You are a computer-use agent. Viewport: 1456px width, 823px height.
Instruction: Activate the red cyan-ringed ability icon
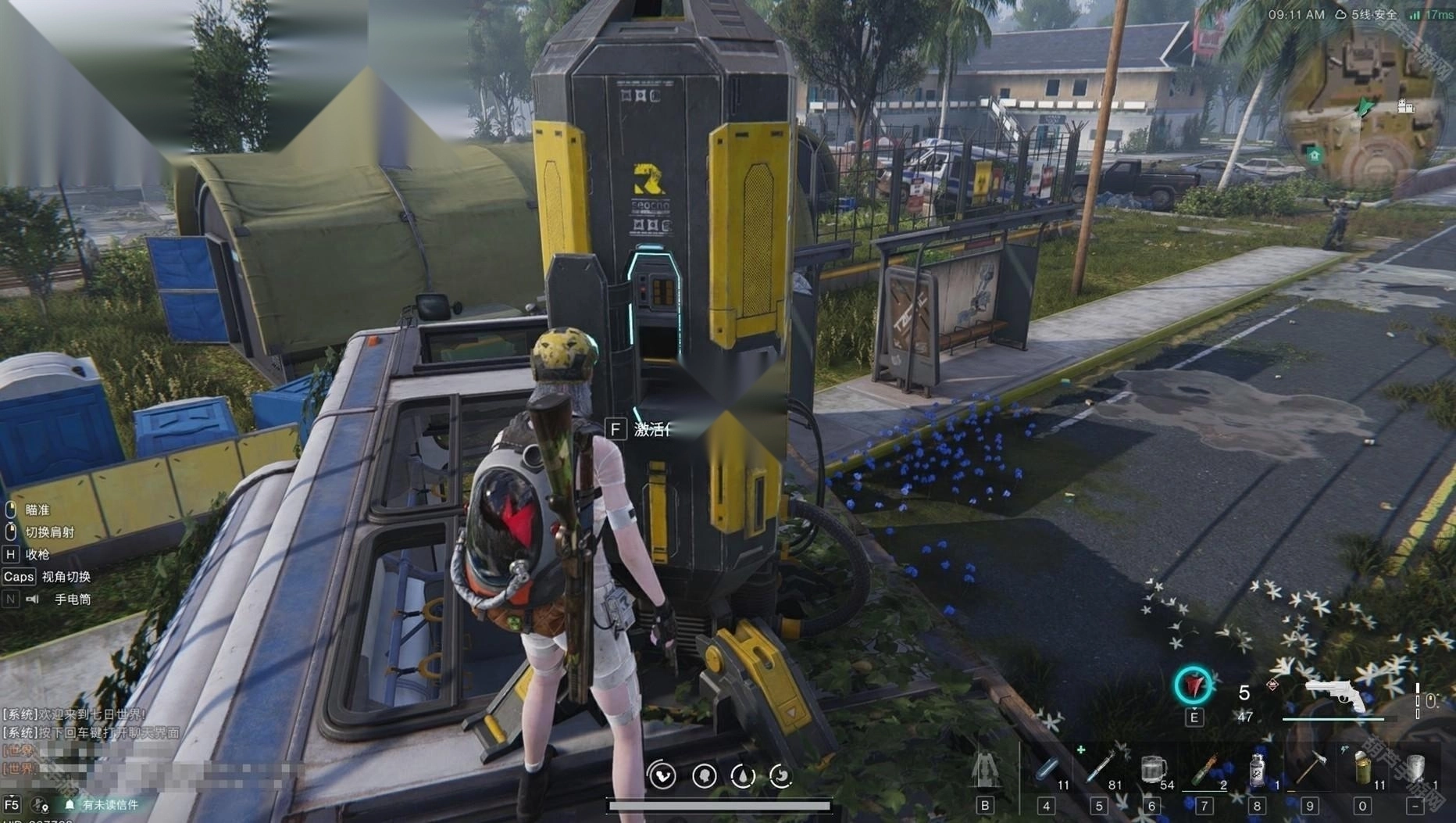click(1194, 685)
